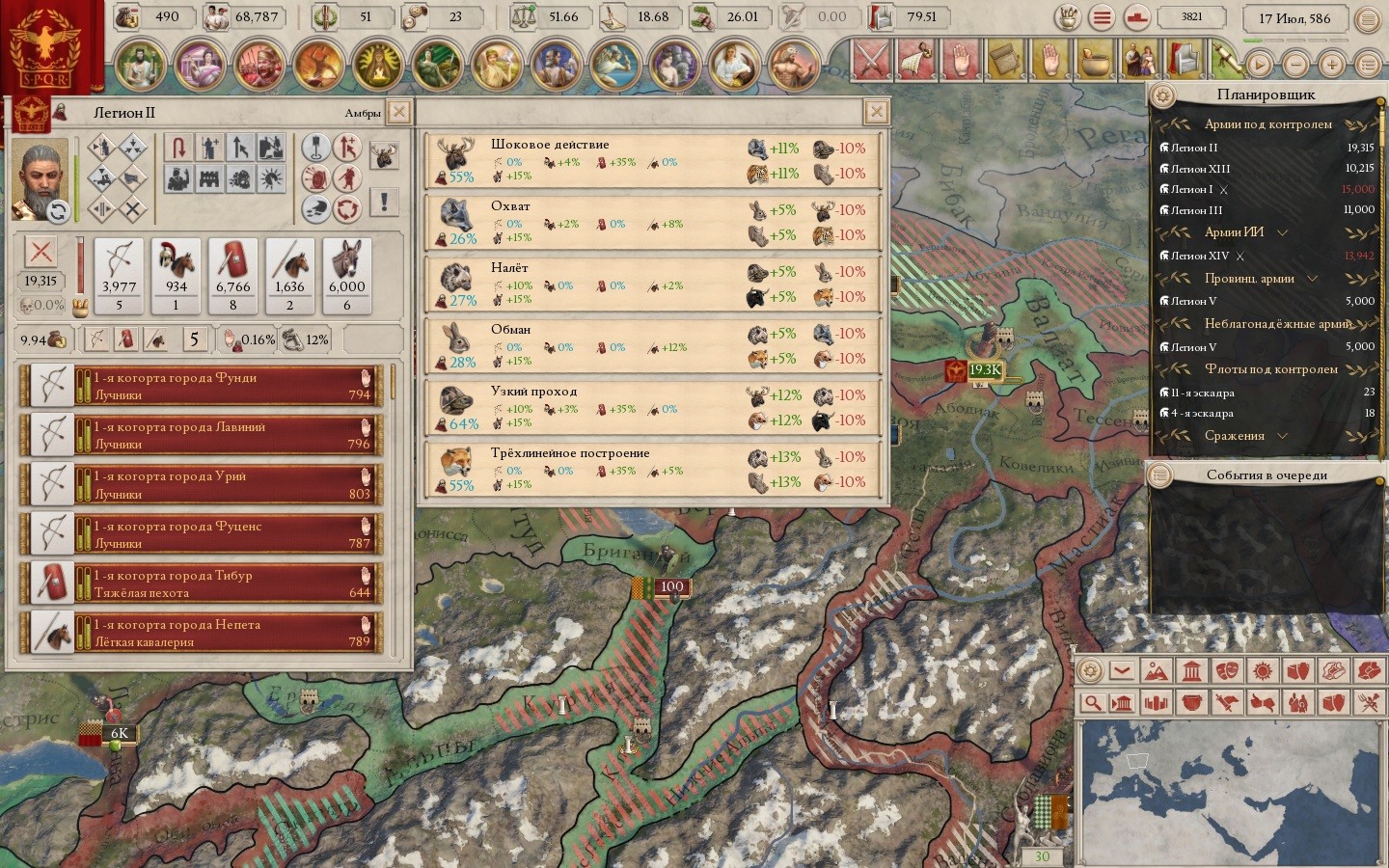Switch to the terrain map mode (mountains icon)
This screenshot has height=868, width=1389.
[x=1156, y=671]
